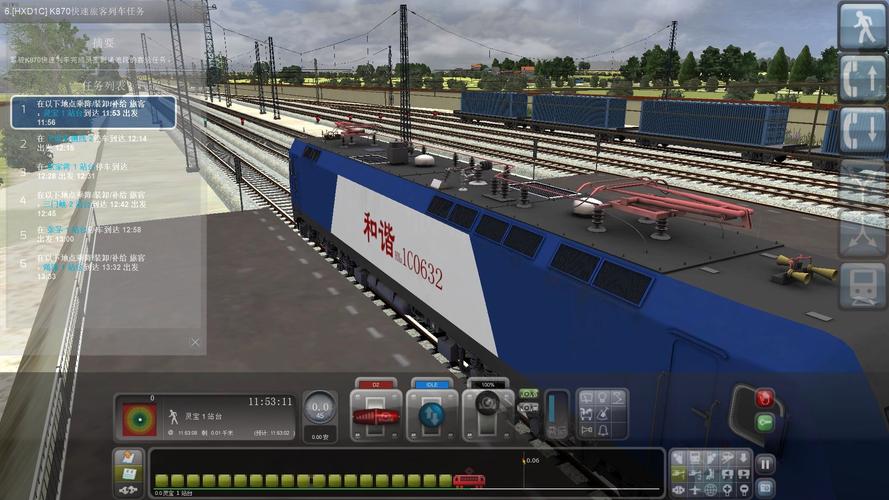Screen dimensions: 889x500
Task: Click the coupling down-arrow button
Action: coord(862,130)
